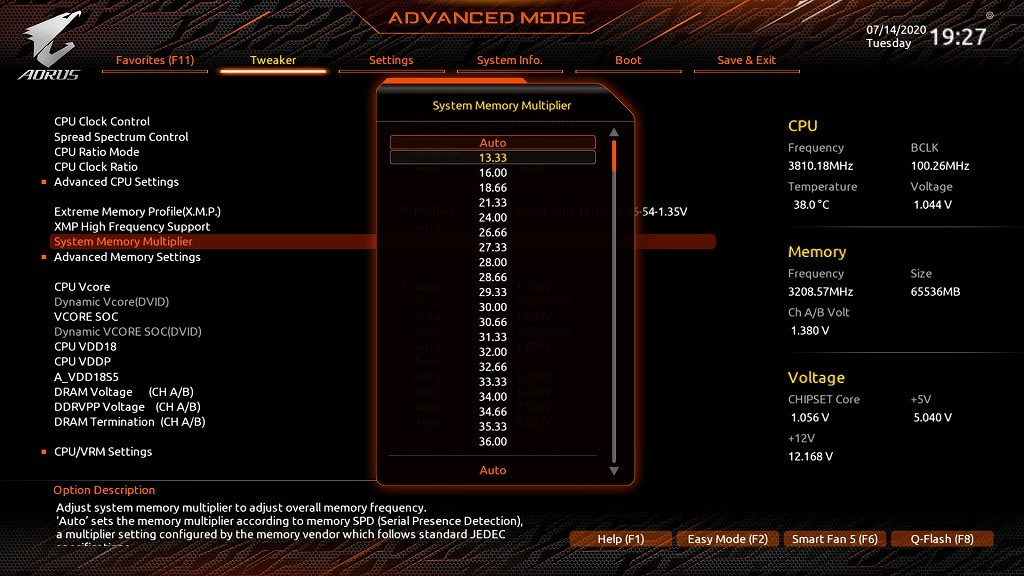Screen dimensions: 1024x576
Task: Pick the 16.00 multiplier option
Action: 493,172
